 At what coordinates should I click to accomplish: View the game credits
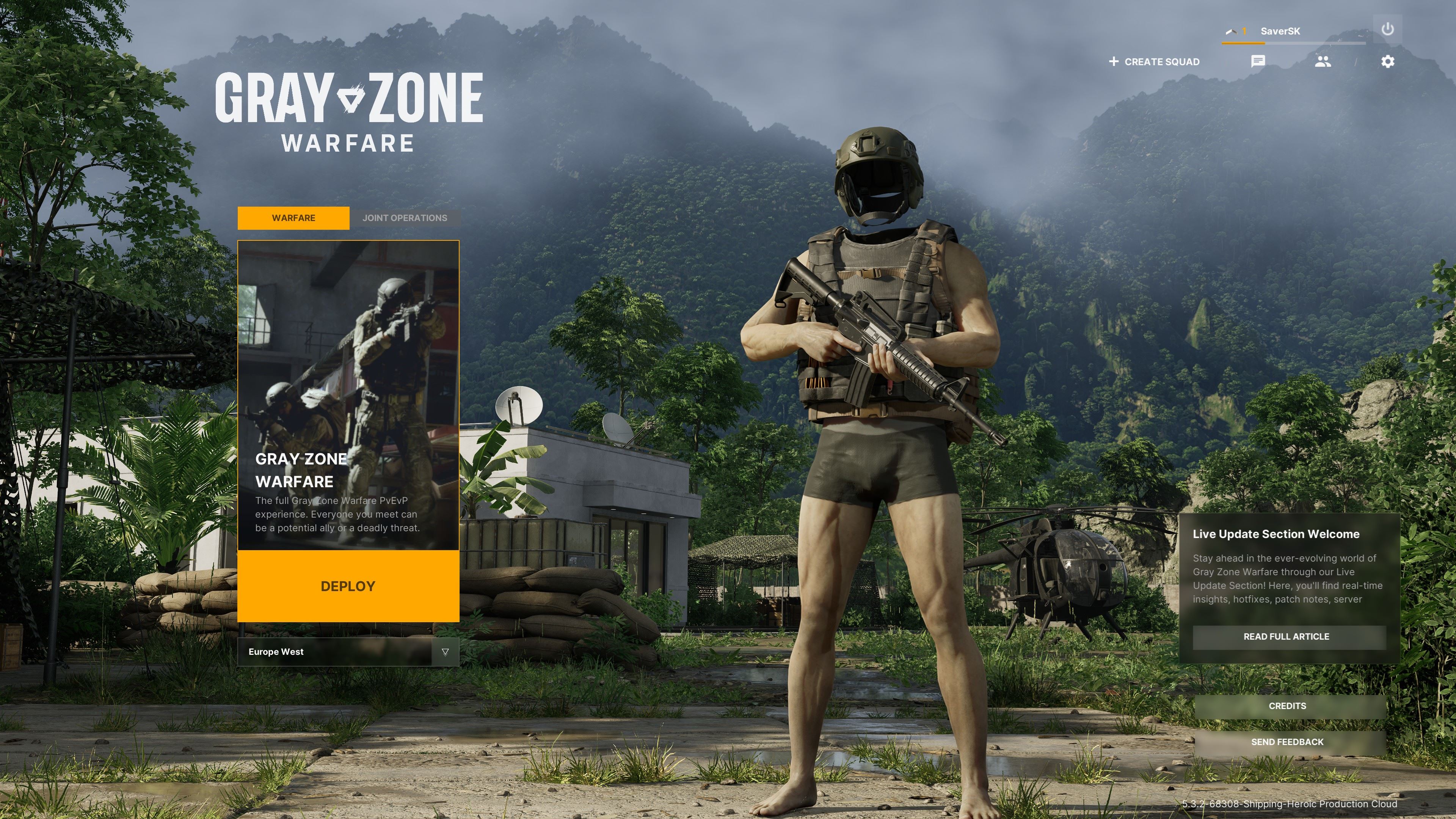(1287, 706)
